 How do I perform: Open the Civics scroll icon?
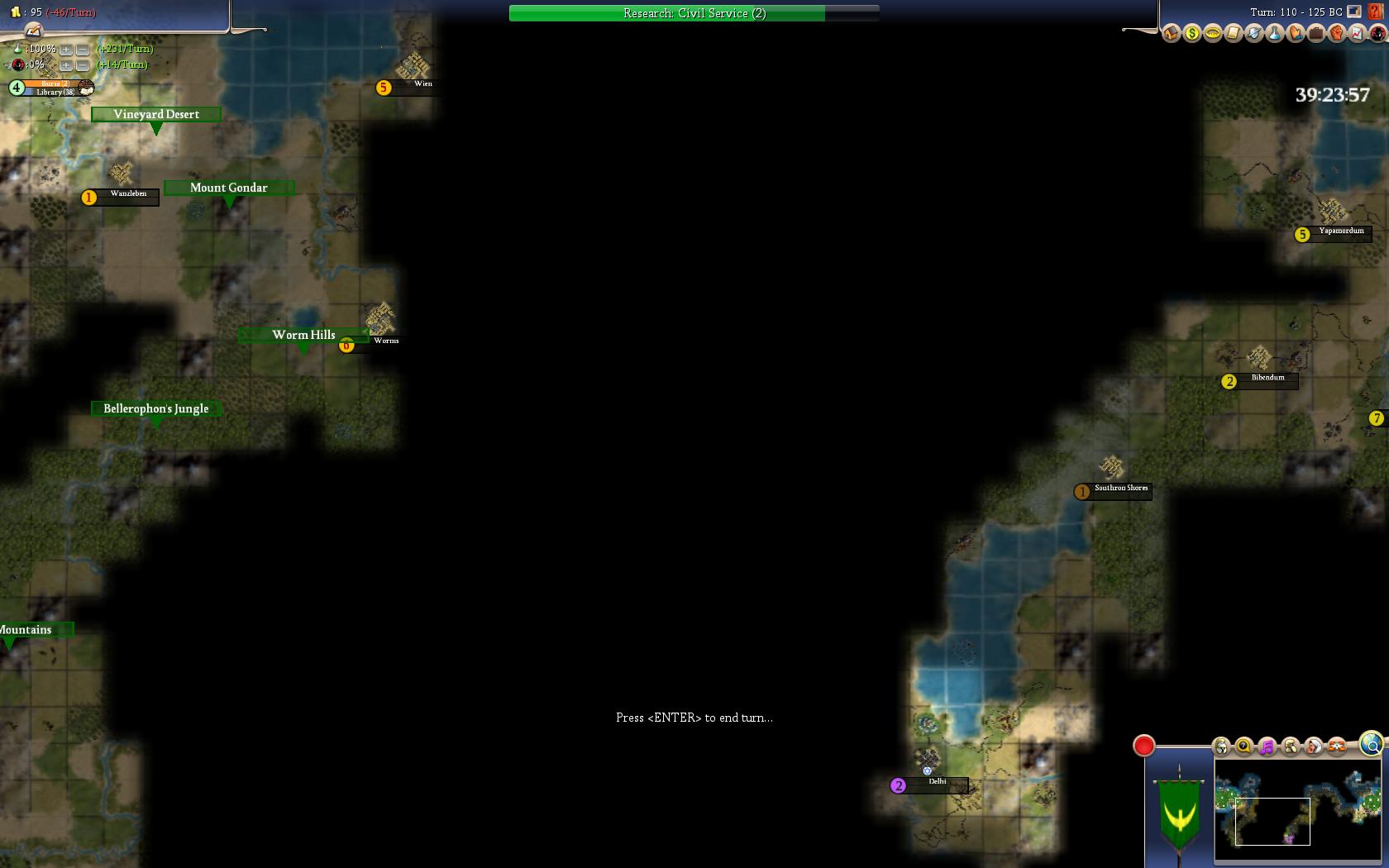(1233, 34)
